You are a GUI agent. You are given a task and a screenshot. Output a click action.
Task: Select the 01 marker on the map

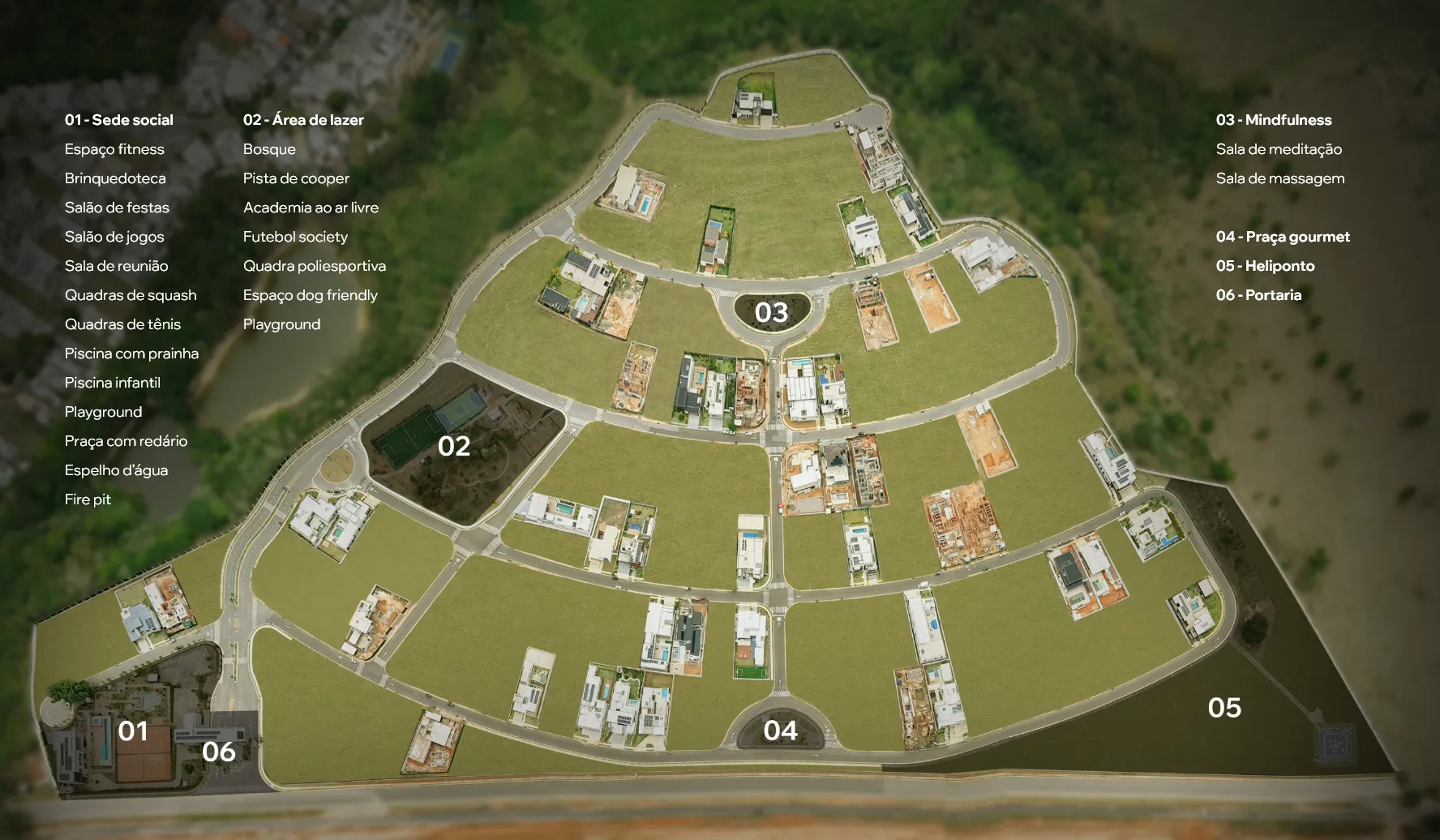tap(133, 731)
